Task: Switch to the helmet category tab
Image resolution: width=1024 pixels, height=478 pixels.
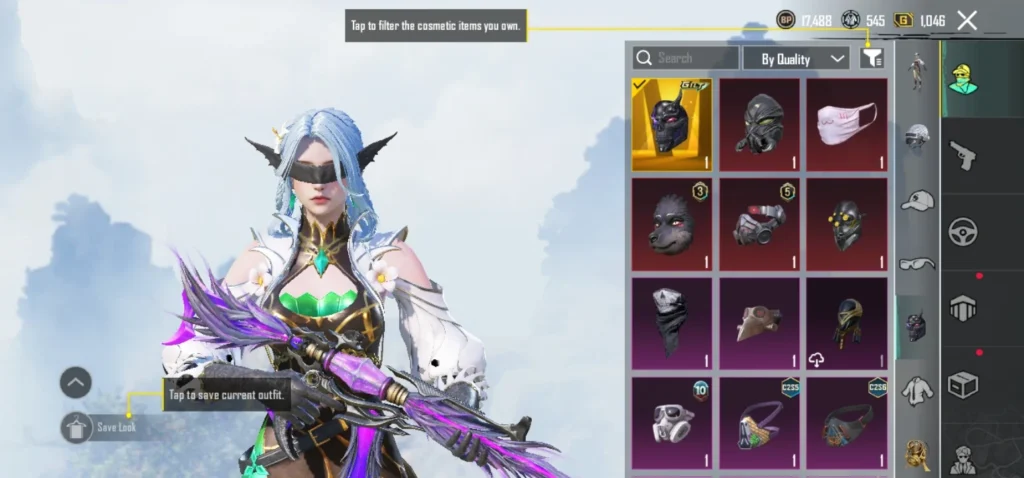Action: pyautogui.click(x=917, y=137)
